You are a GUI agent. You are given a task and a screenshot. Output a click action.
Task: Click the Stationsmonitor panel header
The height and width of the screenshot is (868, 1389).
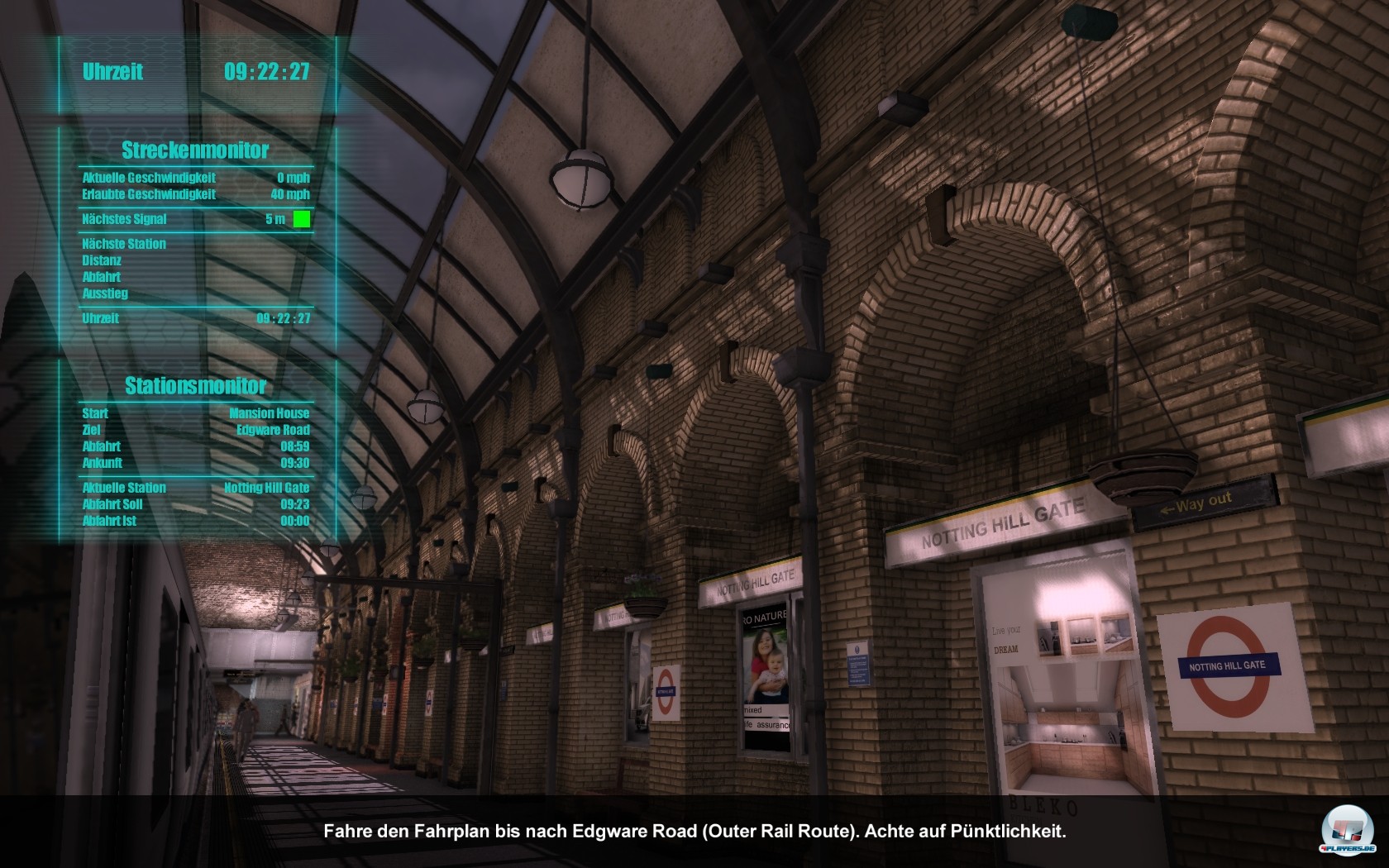click(195, 384)
